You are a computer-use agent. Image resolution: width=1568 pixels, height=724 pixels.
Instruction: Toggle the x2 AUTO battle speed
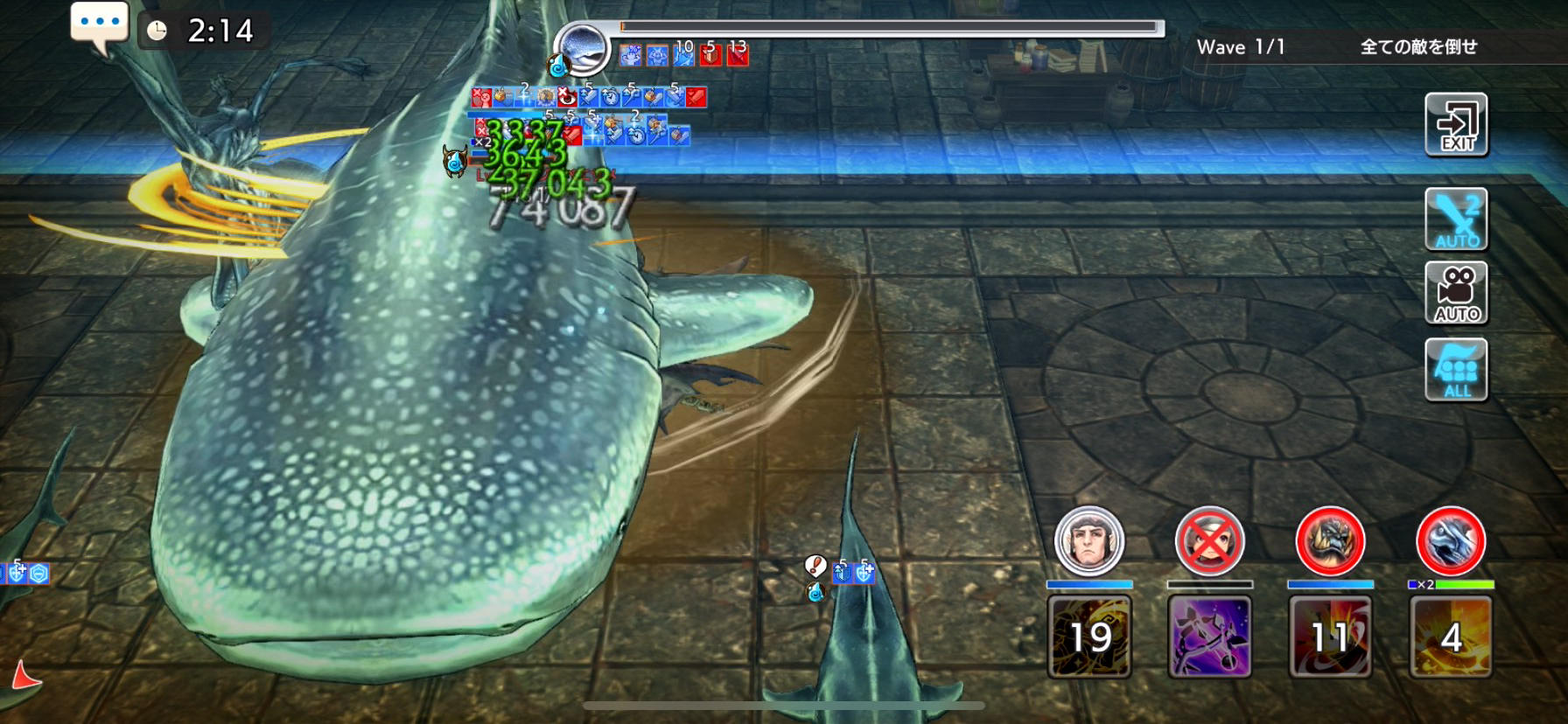tap(1456, 219)
